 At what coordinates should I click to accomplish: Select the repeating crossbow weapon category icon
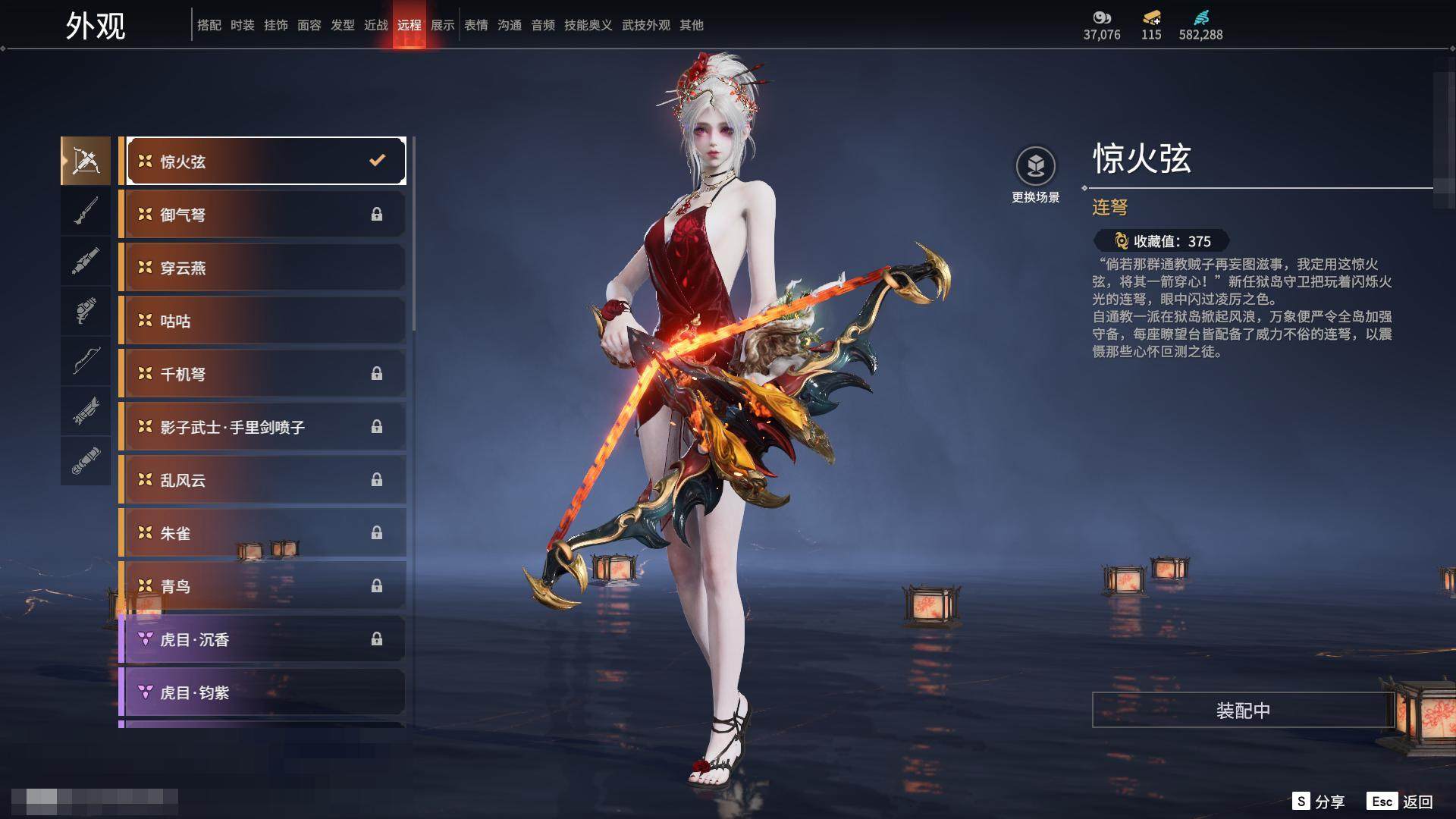click(x=86, y=161)
